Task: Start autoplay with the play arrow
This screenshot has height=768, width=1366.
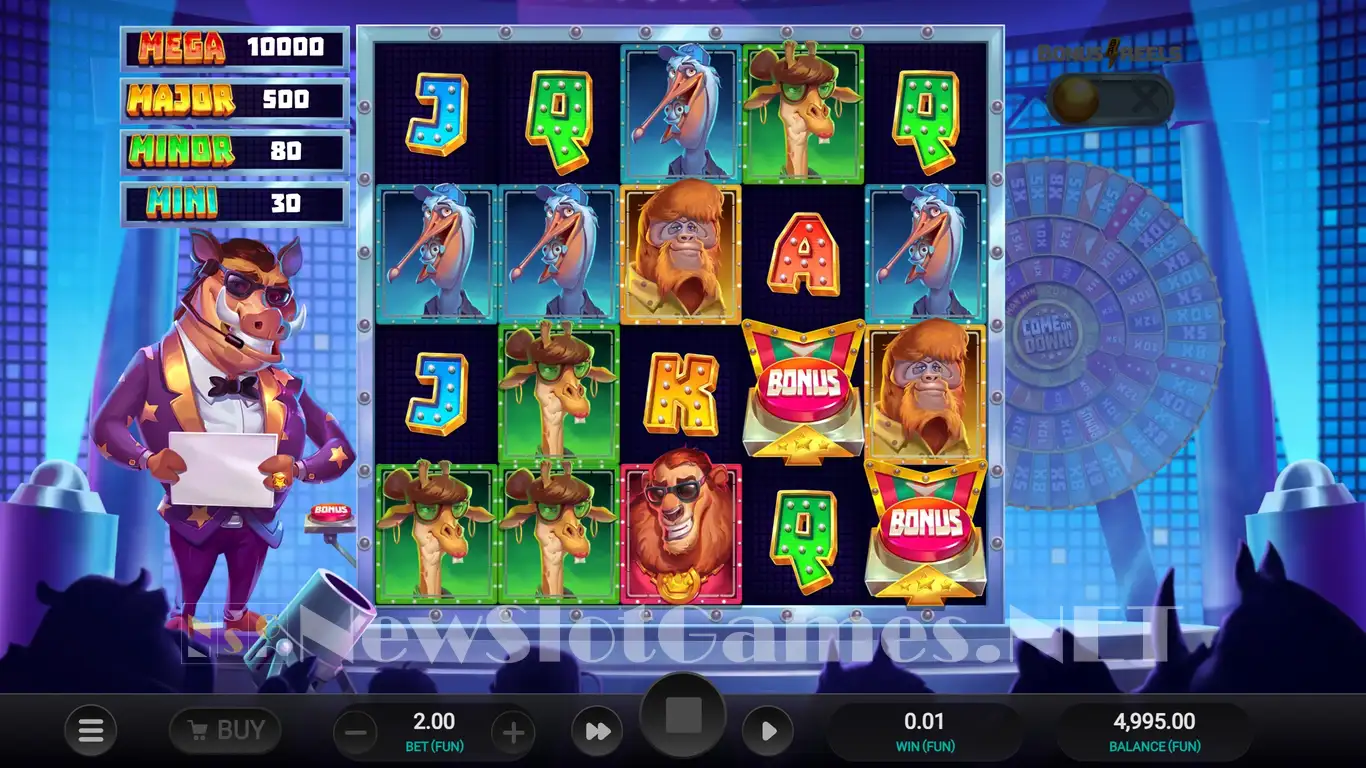Action: coord(768,732)
